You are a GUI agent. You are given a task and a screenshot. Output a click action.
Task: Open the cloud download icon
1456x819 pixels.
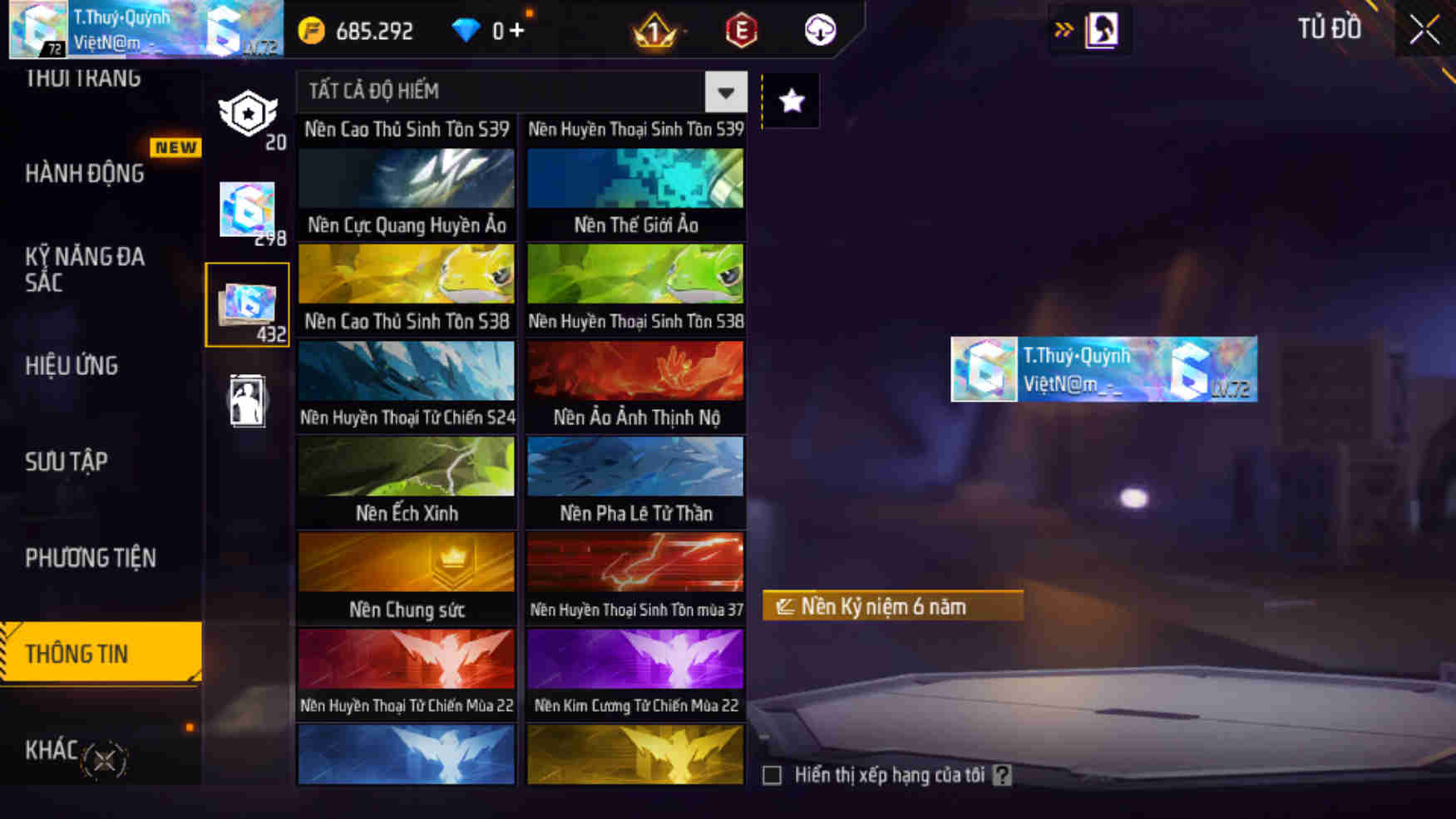point(819,31)
